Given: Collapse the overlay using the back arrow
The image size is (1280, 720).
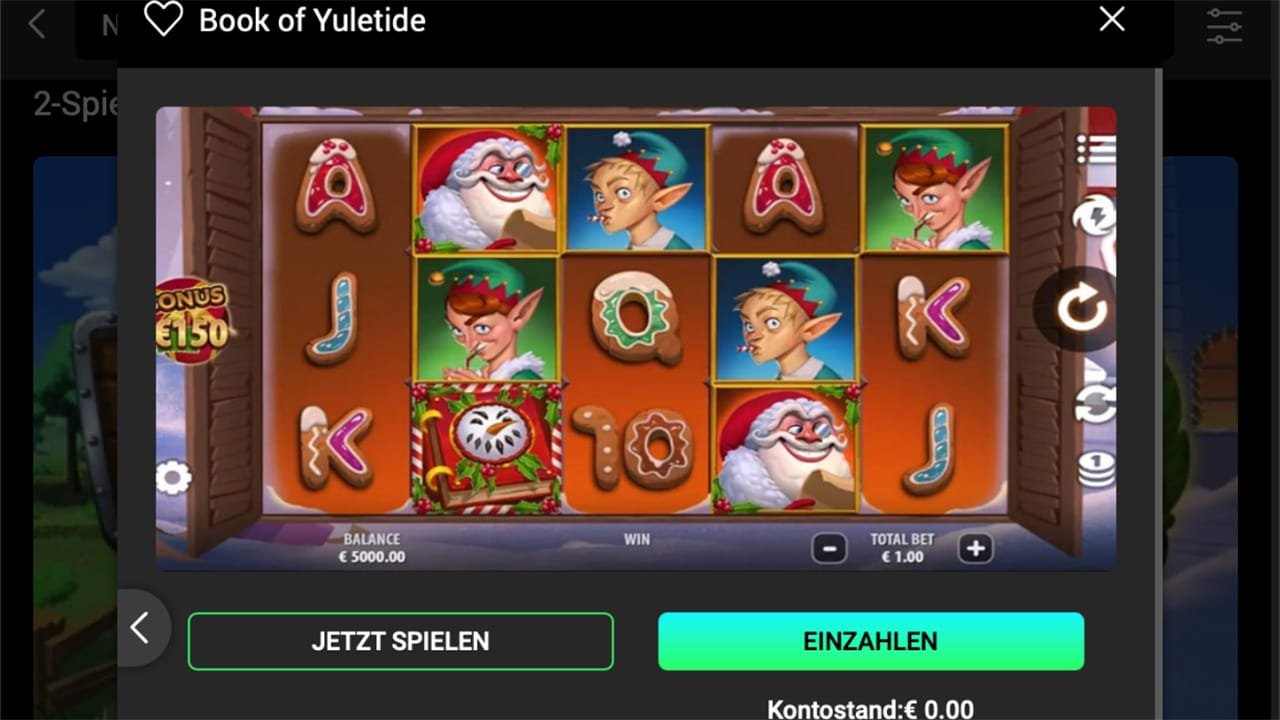Looking at the screenshot, I should [x=37, y=22].
